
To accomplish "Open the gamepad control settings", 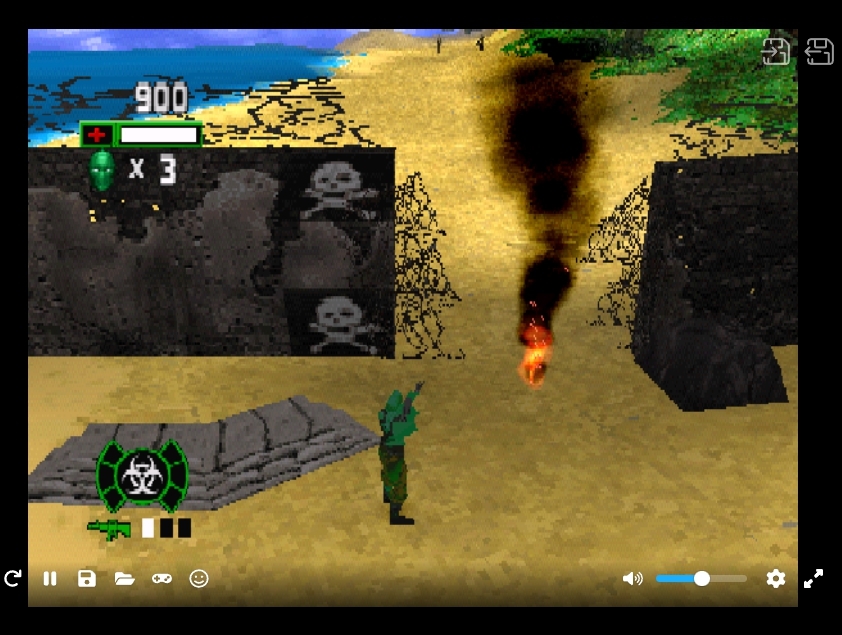I will click(x=161, y=578).
